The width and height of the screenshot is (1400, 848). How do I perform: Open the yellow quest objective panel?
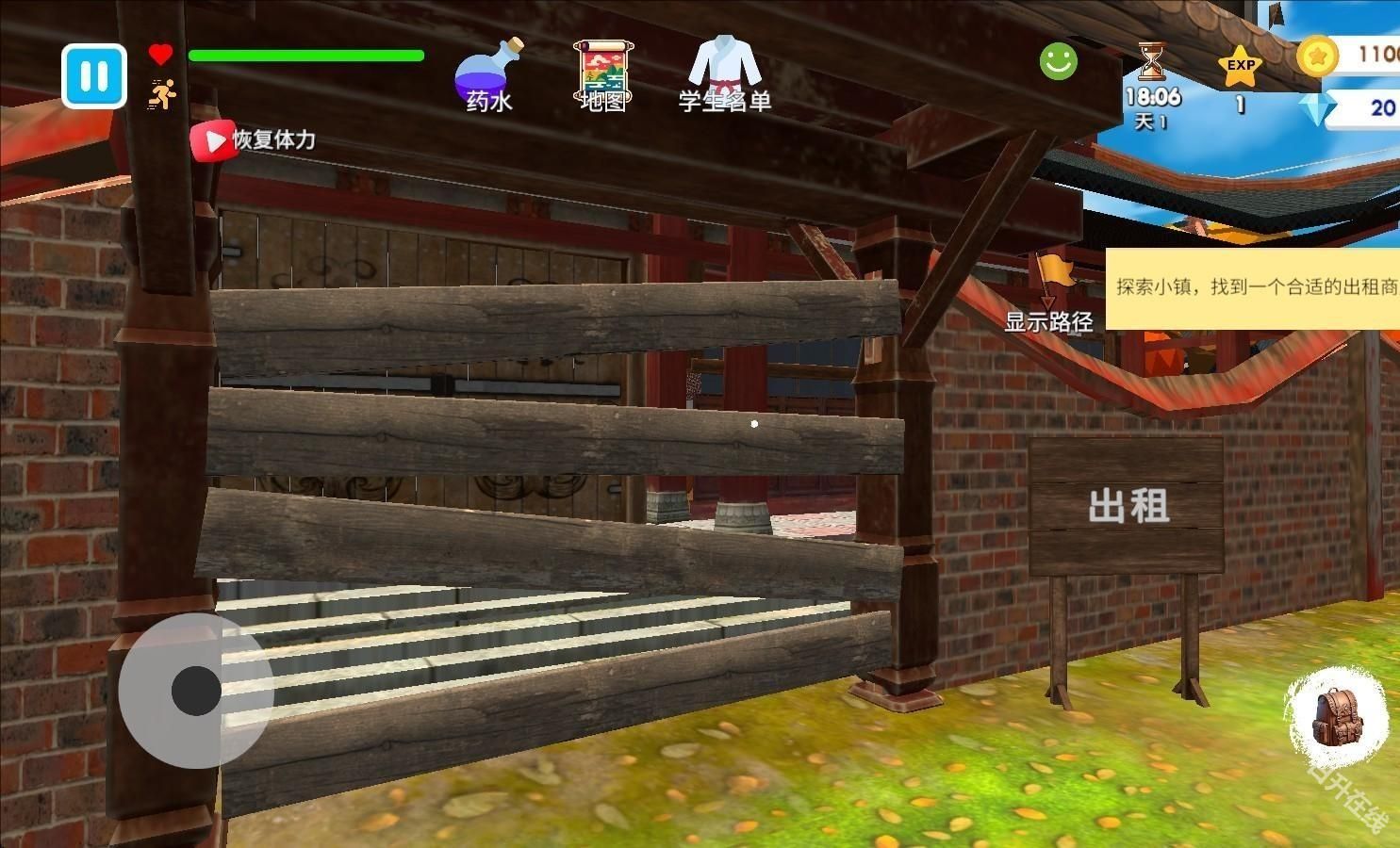pyautogui.click(x=1254, y=288)
